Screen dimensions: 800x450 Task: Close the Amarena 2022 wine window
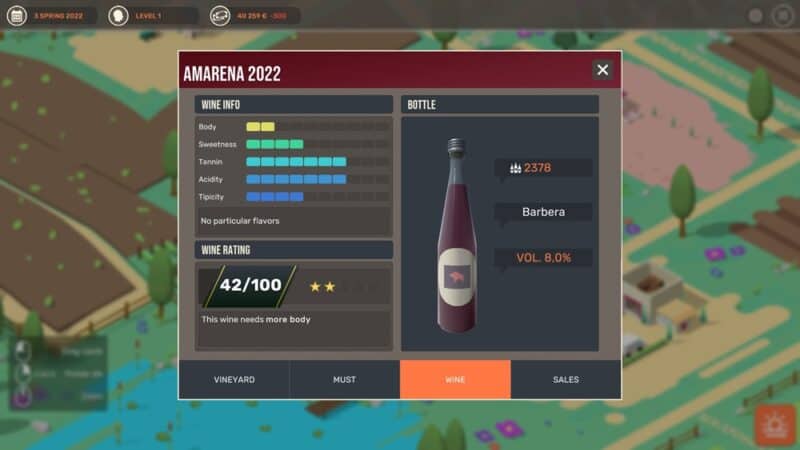[602, 70]
